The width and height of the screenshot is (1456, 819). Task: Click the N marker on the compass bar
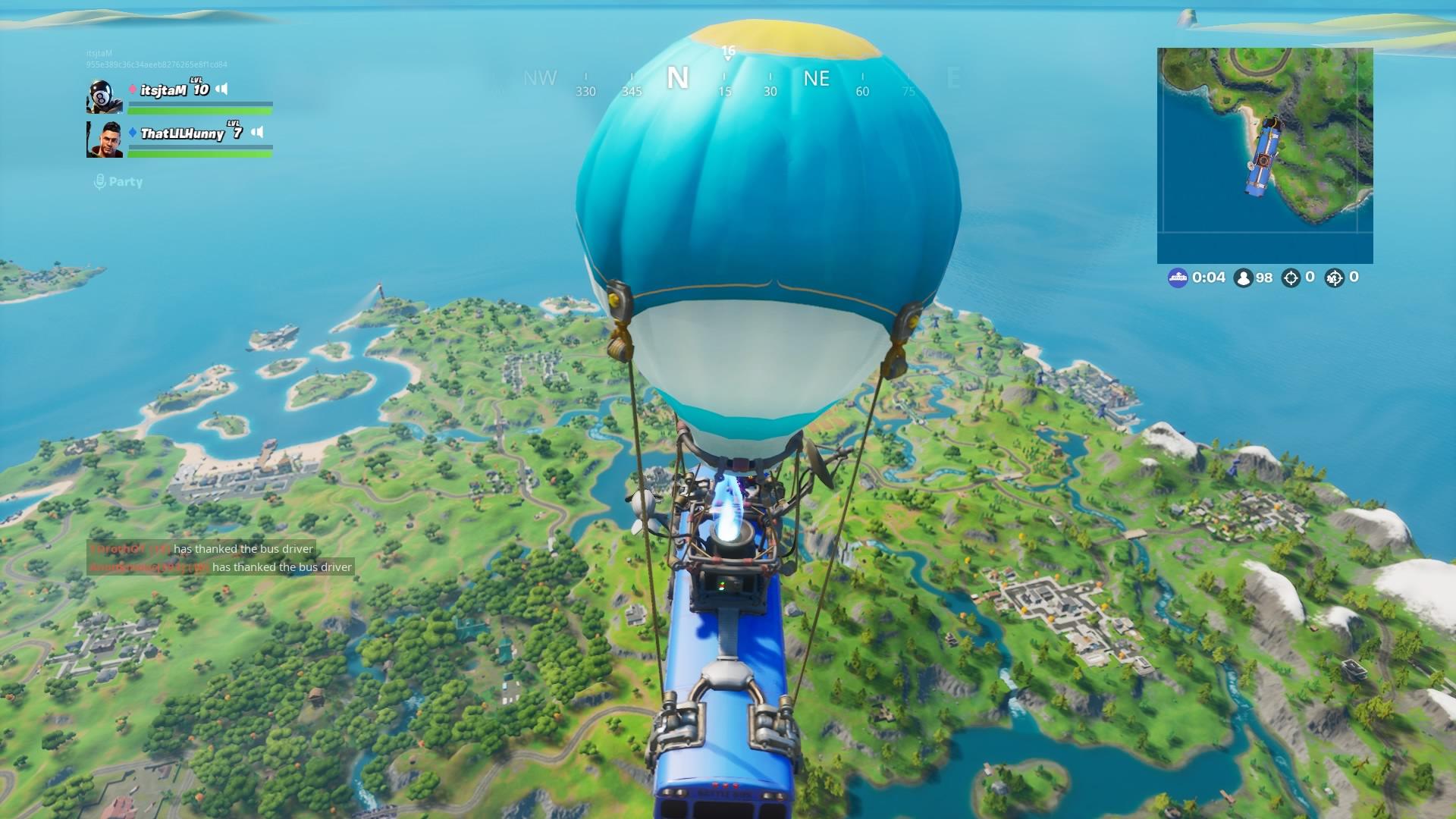pyautogui.click(x=679, y=78)
